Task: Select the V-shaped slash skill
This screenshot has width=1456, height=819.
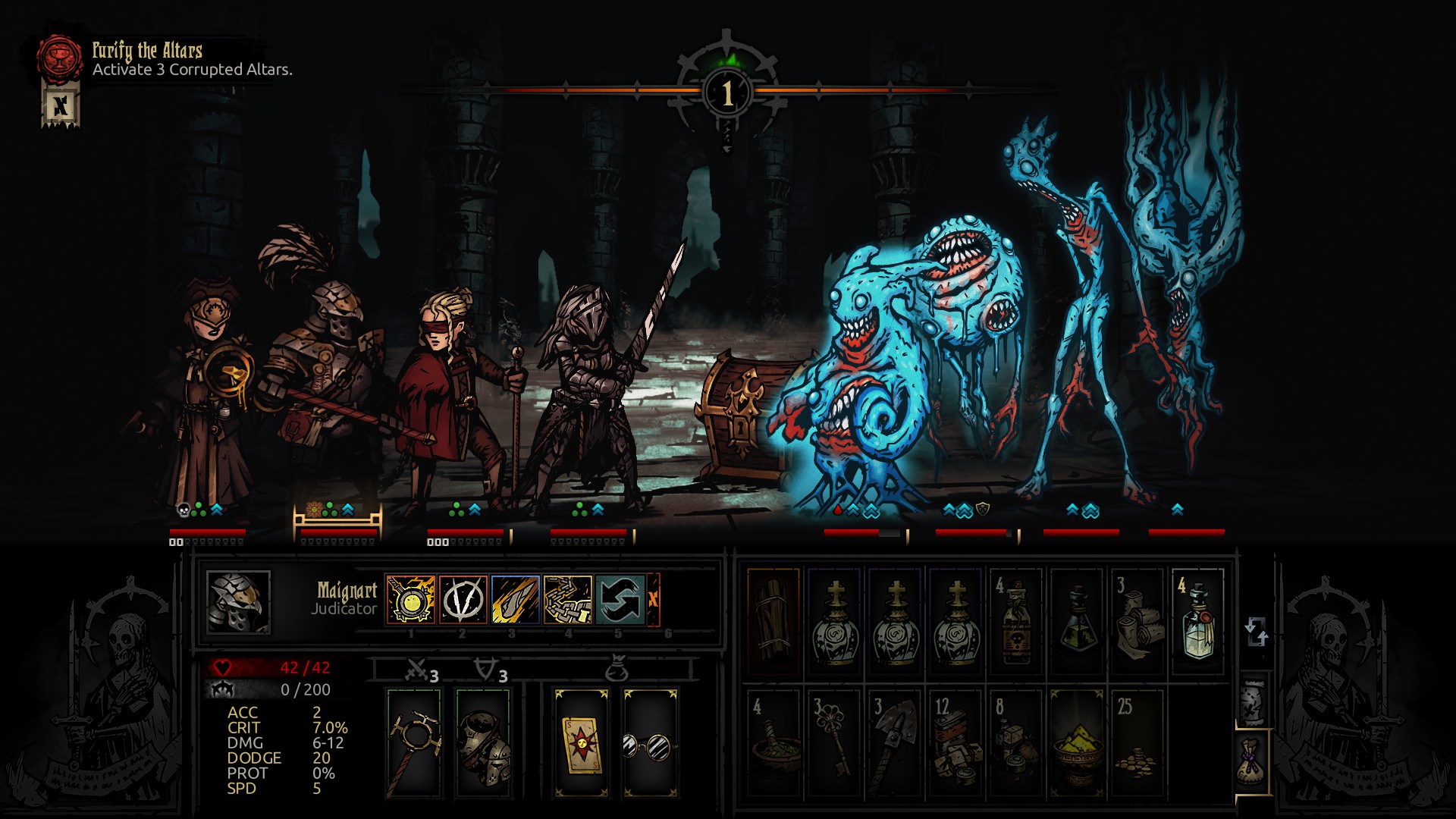Action: click(463, 599)
